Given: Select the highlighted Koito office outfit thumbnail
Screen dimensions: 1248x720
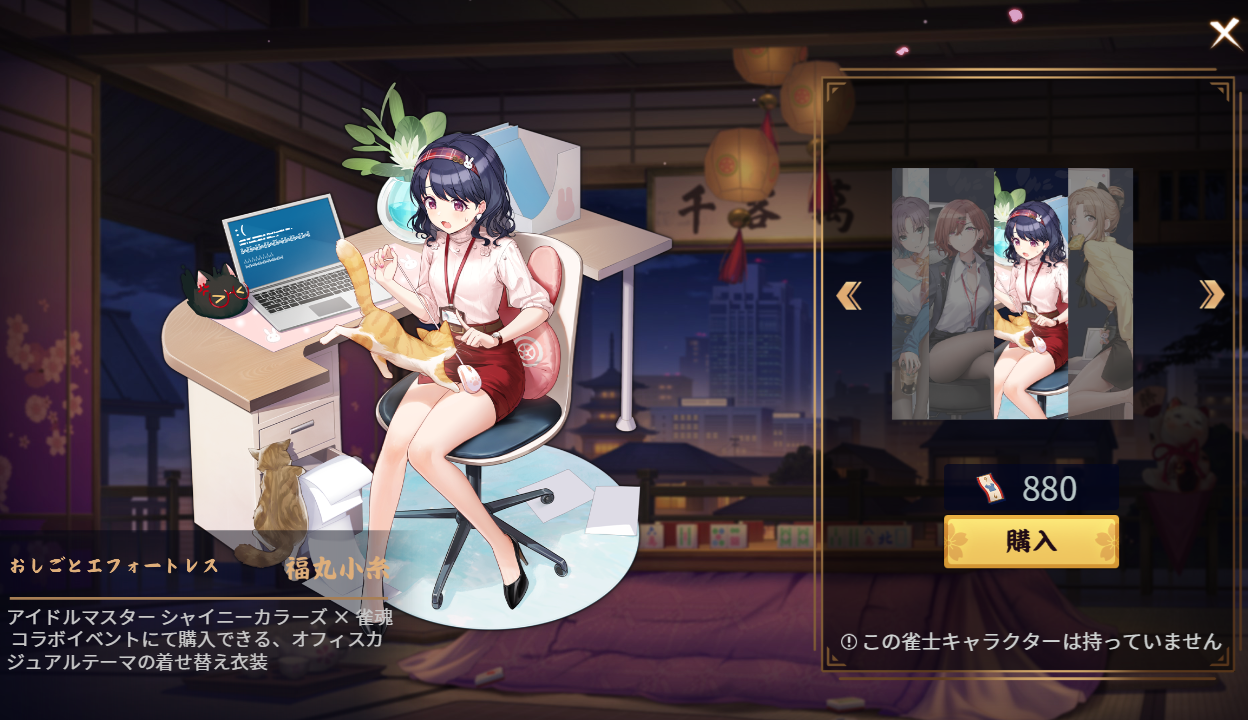Looking at the screenshot, I should 1031,294.
